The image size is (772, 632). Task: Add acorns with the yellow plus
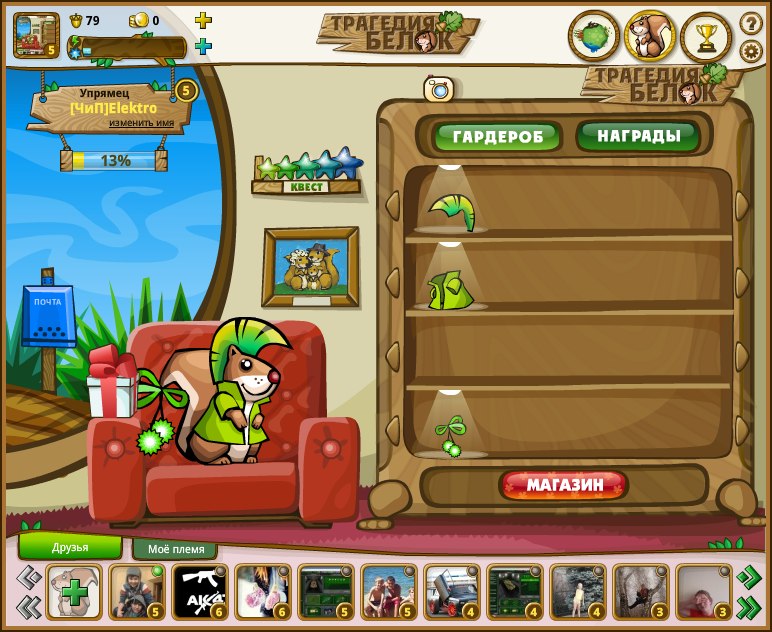tap(203, 20)
